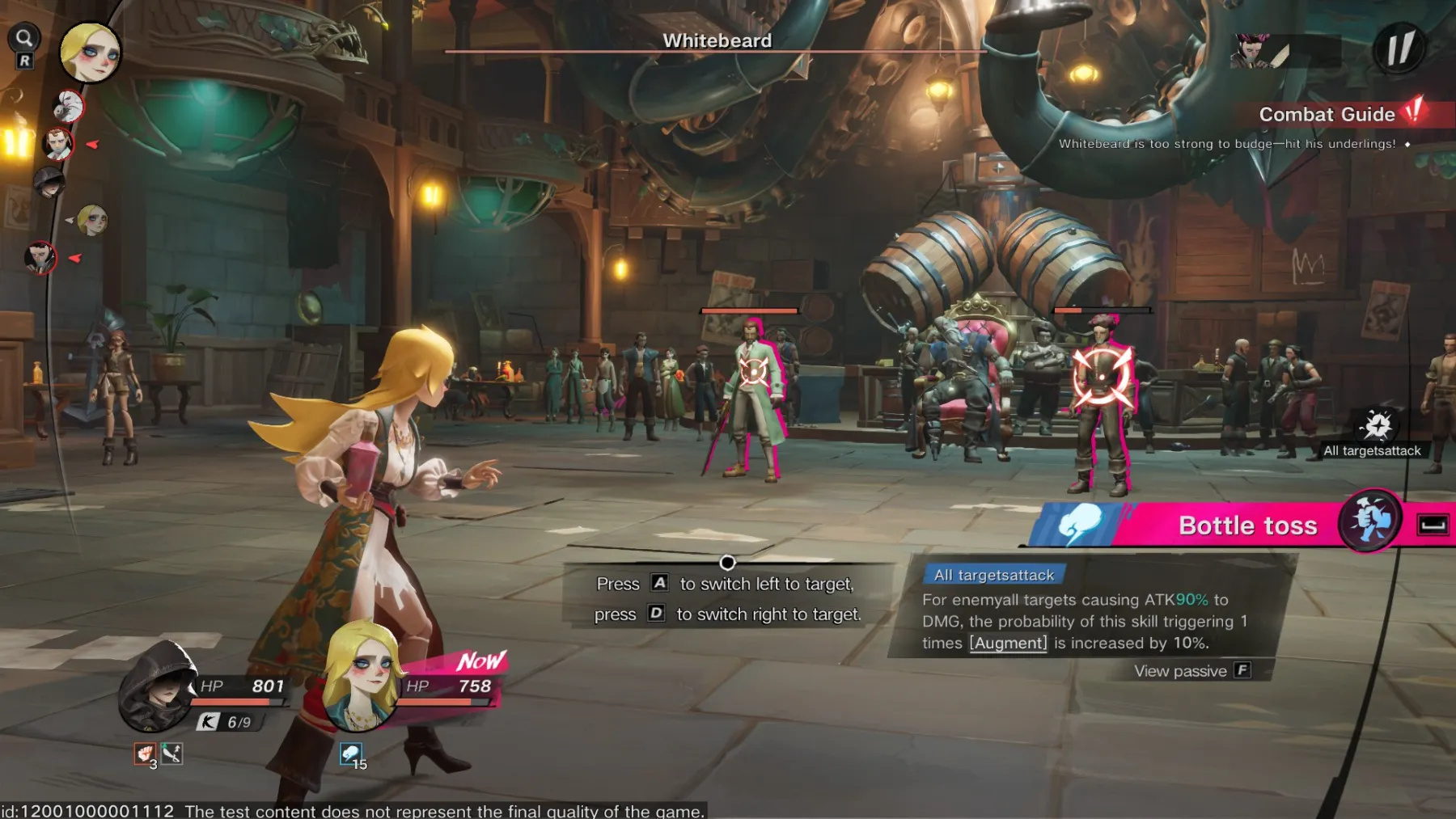Click the large blonde portrait in turn order
Screen dimensions: 1456x819
click(90, 53)
